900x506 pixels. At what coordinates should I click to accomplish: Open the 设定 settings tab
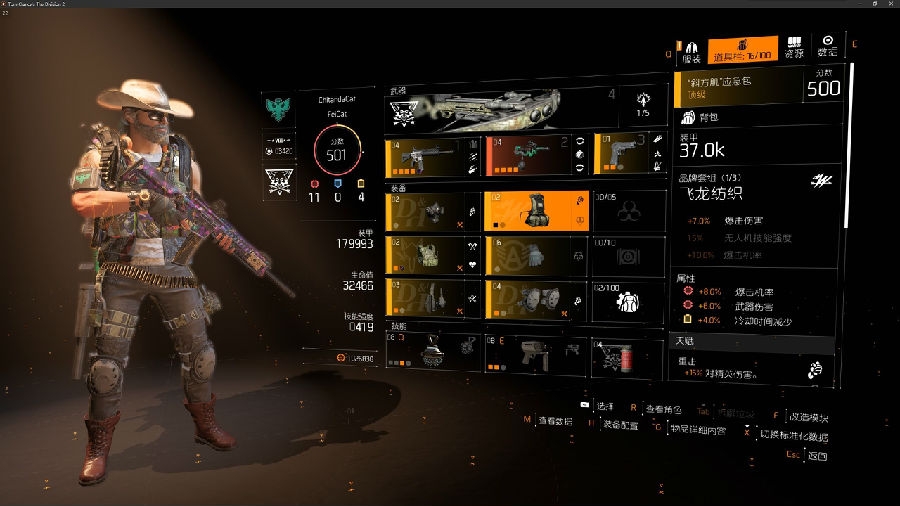click(x=827, y=47)
